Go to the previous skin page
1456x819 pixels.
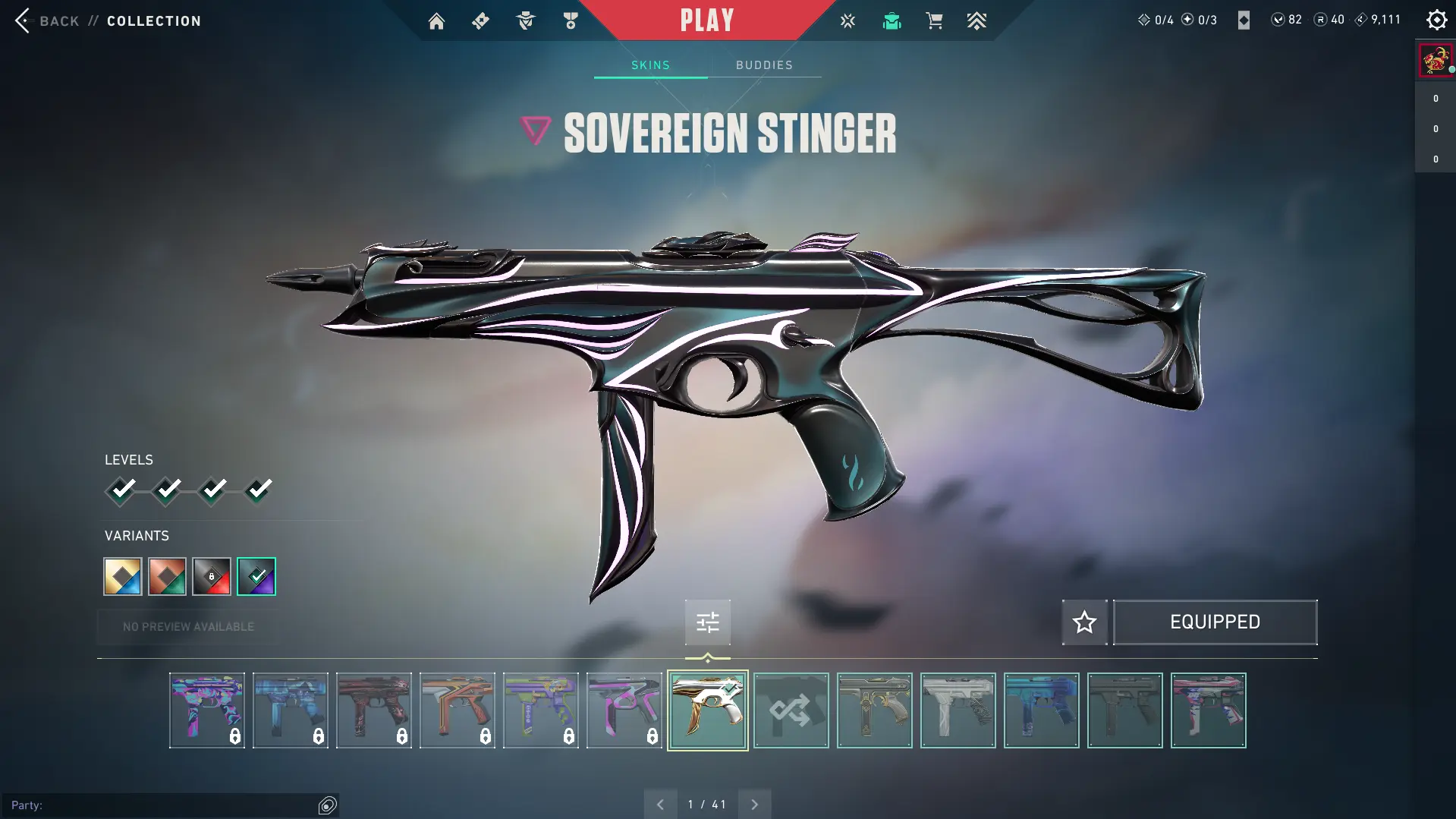(x=660, y=805)
